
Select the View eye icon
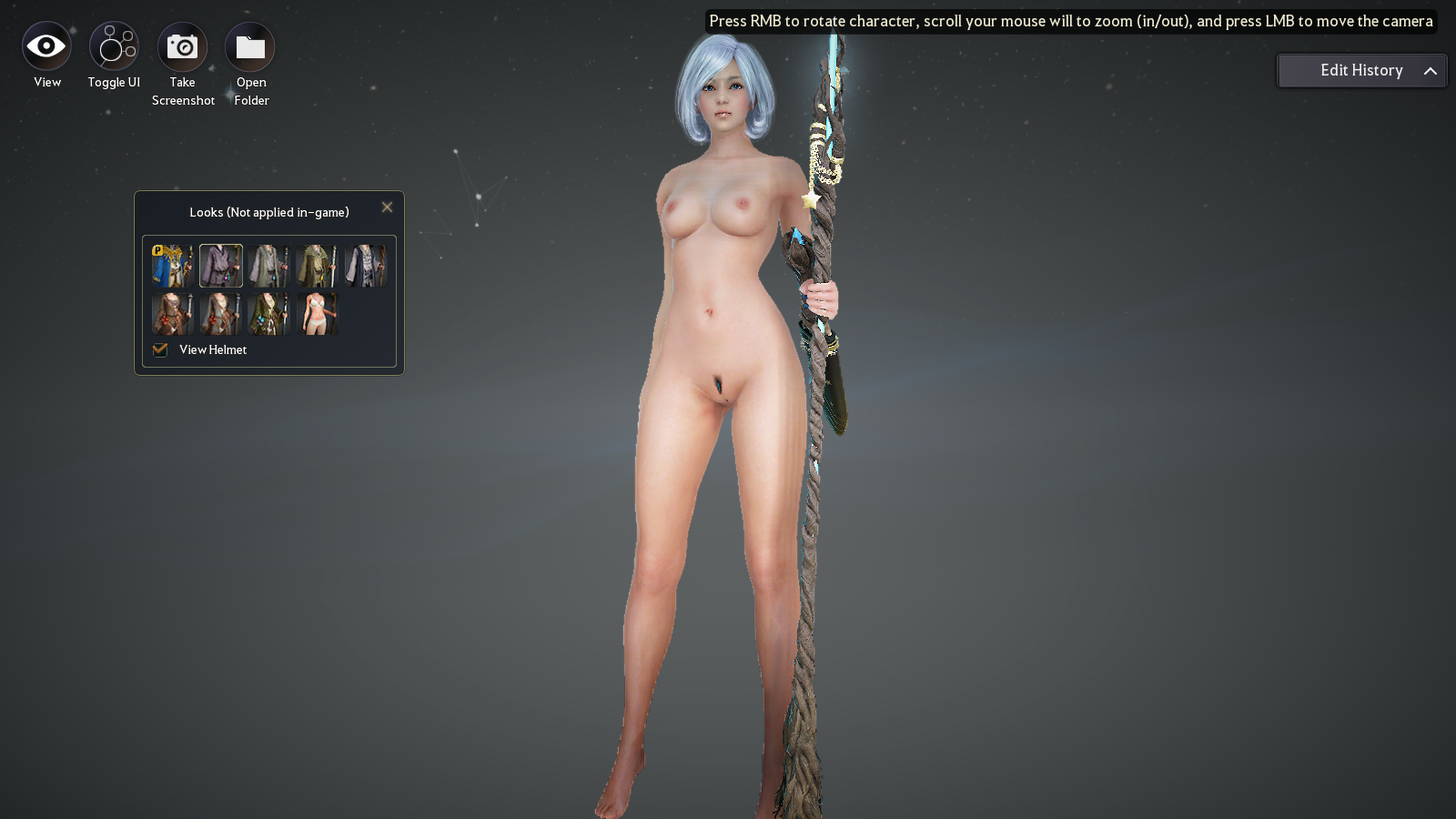pyautogui.click(x=45, y=44)
